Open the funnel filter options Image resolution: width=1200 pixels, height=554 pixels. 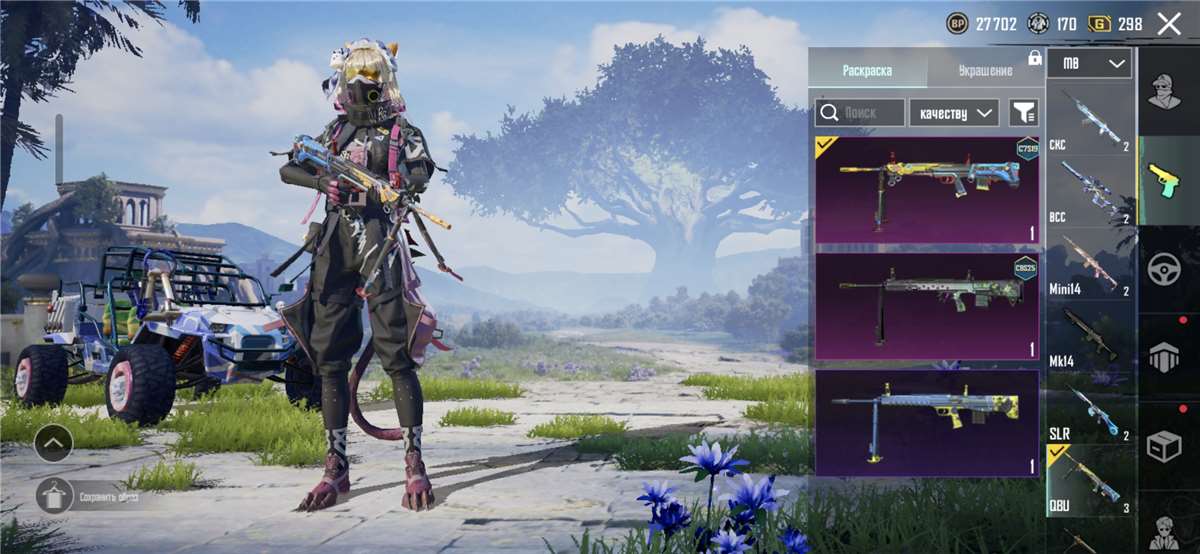click(1023, 112)
